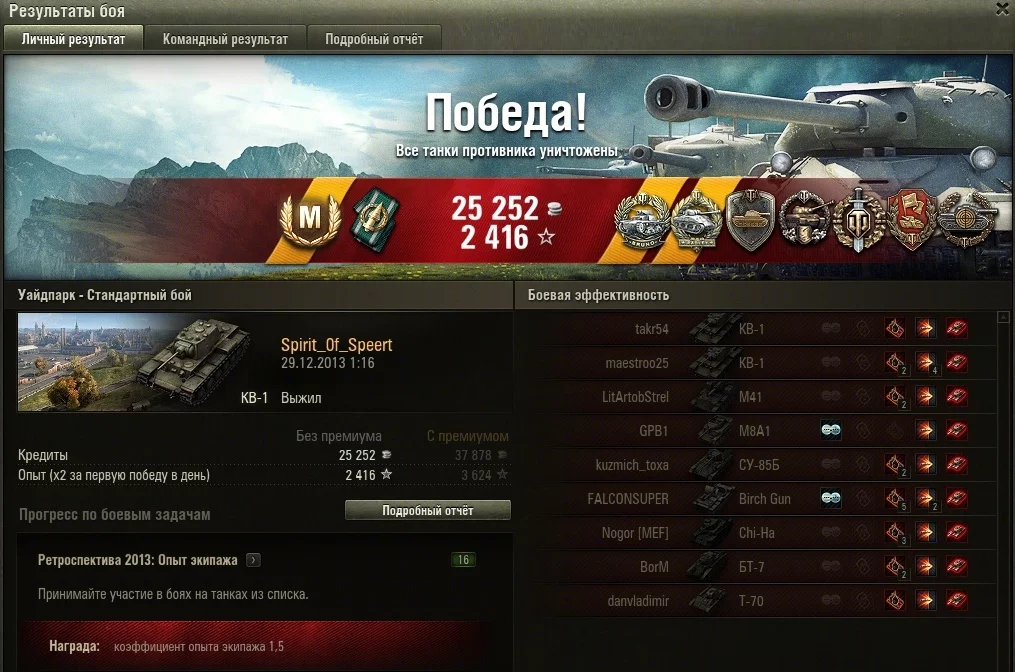Click the Mastery badge M medal
Screen dimensions: 1015x672
coord(310,218)
